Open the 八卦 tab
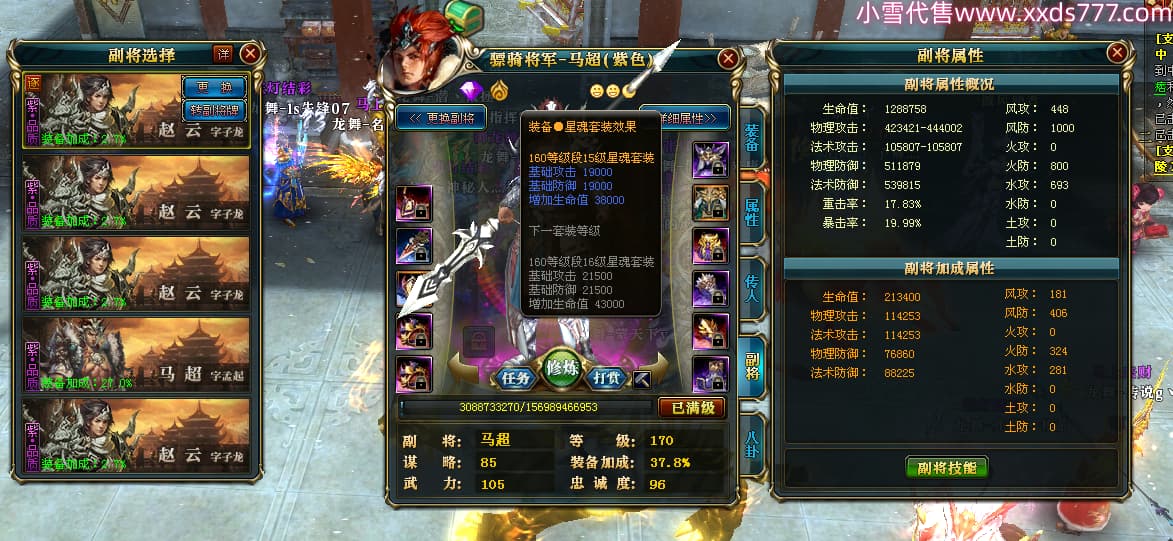Screen dimensions: 1173x541 tap(752, 445)
